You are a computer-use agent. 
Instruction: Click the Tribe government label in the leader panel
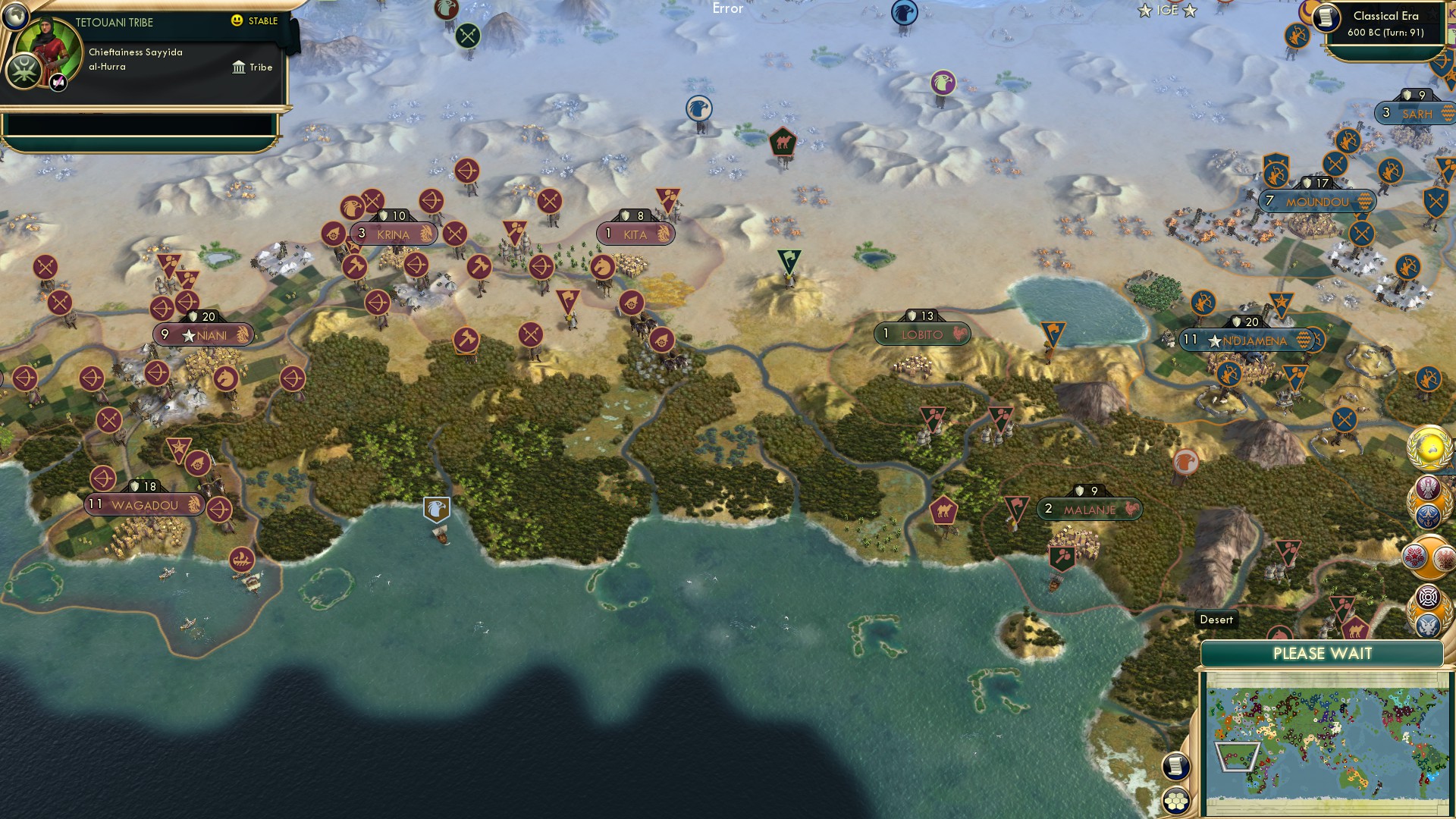point(260,67)
